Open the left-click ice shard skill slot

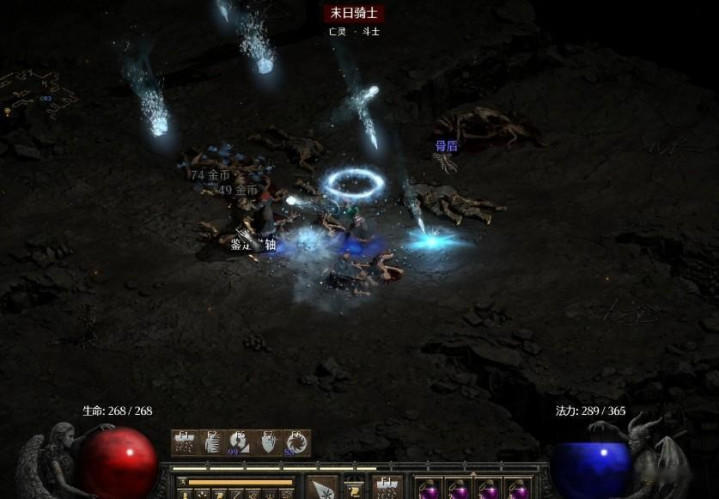click(323, 489)
